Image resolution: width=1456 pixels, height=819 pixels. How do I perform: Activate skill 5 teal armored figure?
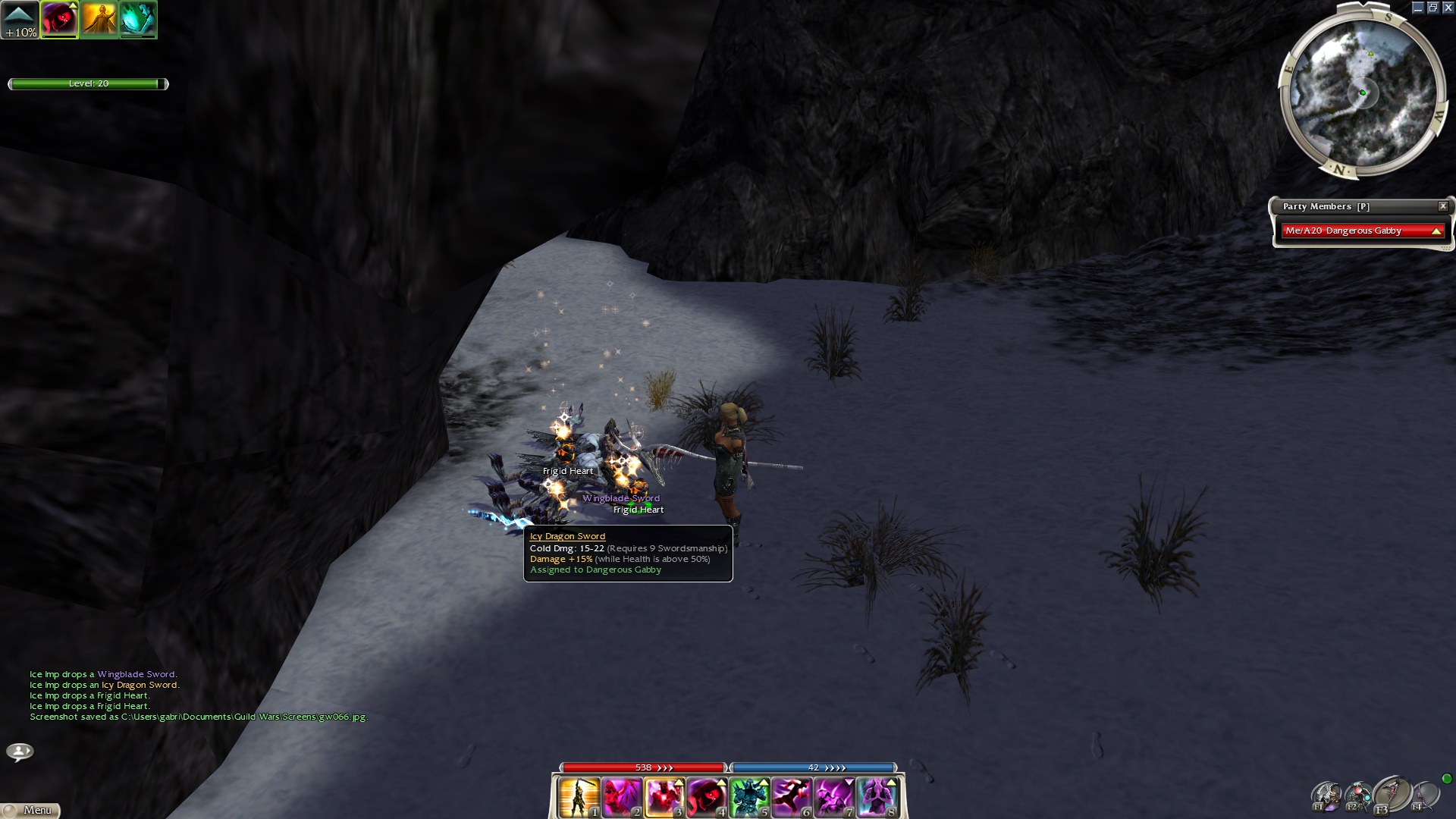coord(749,797)
